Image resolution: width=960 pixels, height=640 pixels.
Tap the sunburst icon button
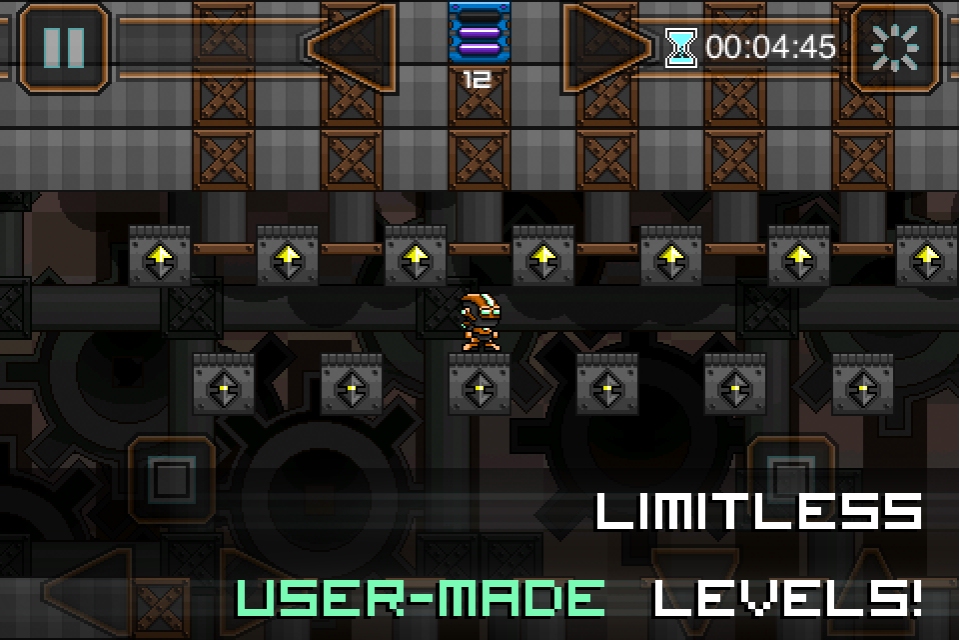[895, 47]
